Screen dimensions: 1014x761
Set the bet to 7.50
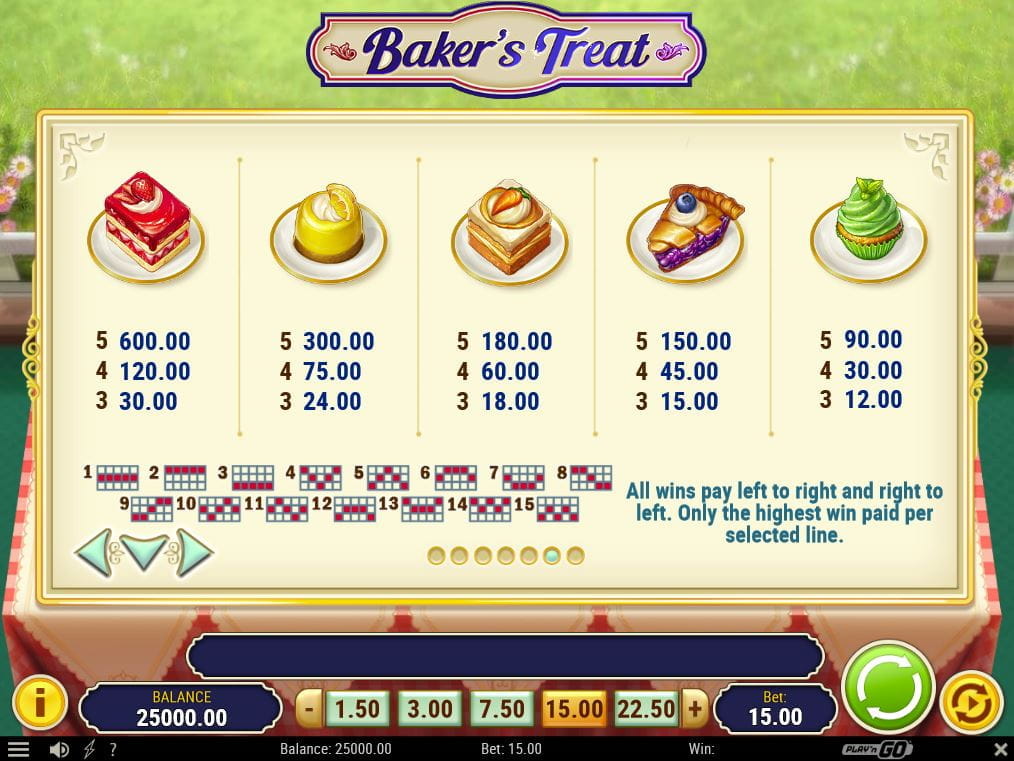[502, 709]
